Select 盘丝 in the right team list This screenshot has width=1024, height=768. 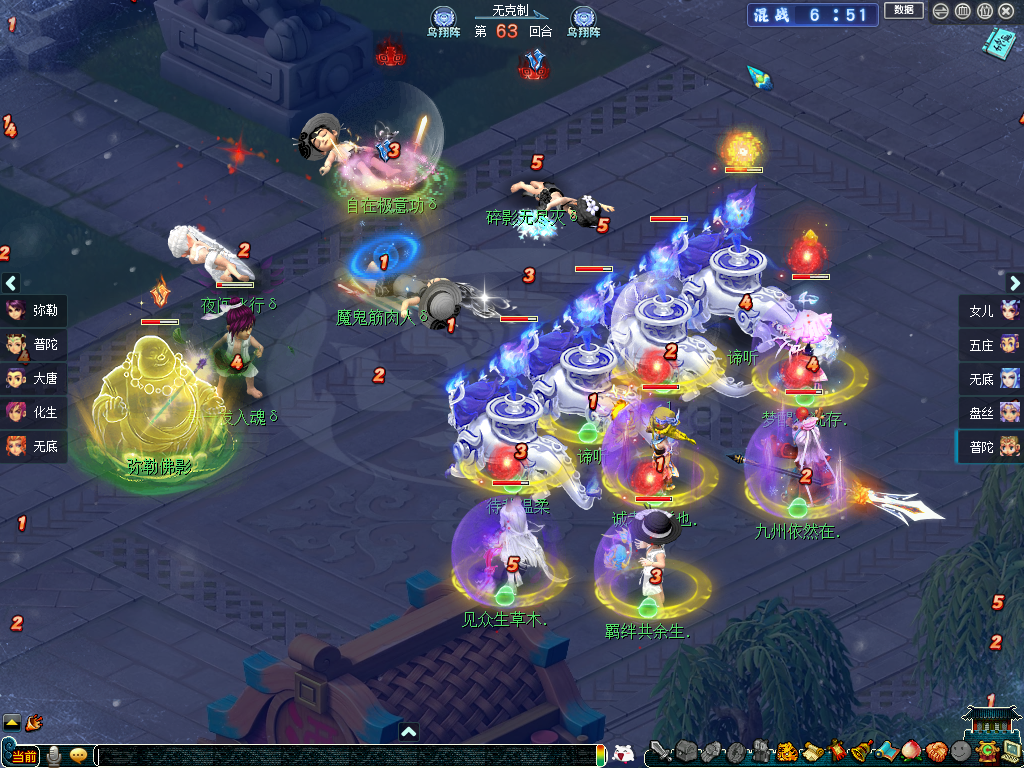pyautogui.click(x=991, y=412)
